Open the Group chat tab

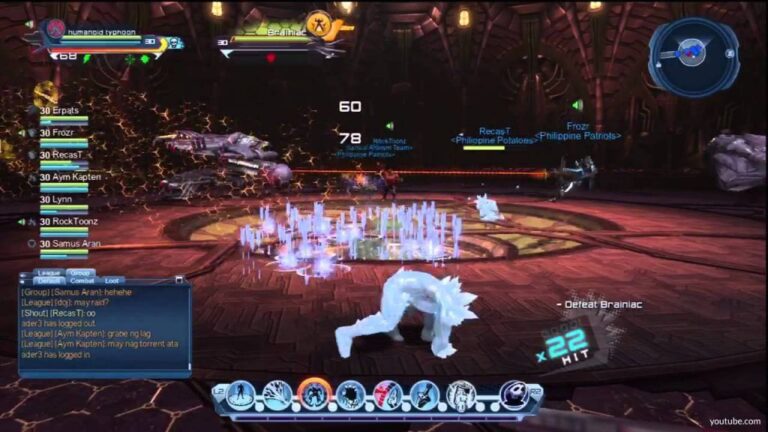(x=80, y=272)
